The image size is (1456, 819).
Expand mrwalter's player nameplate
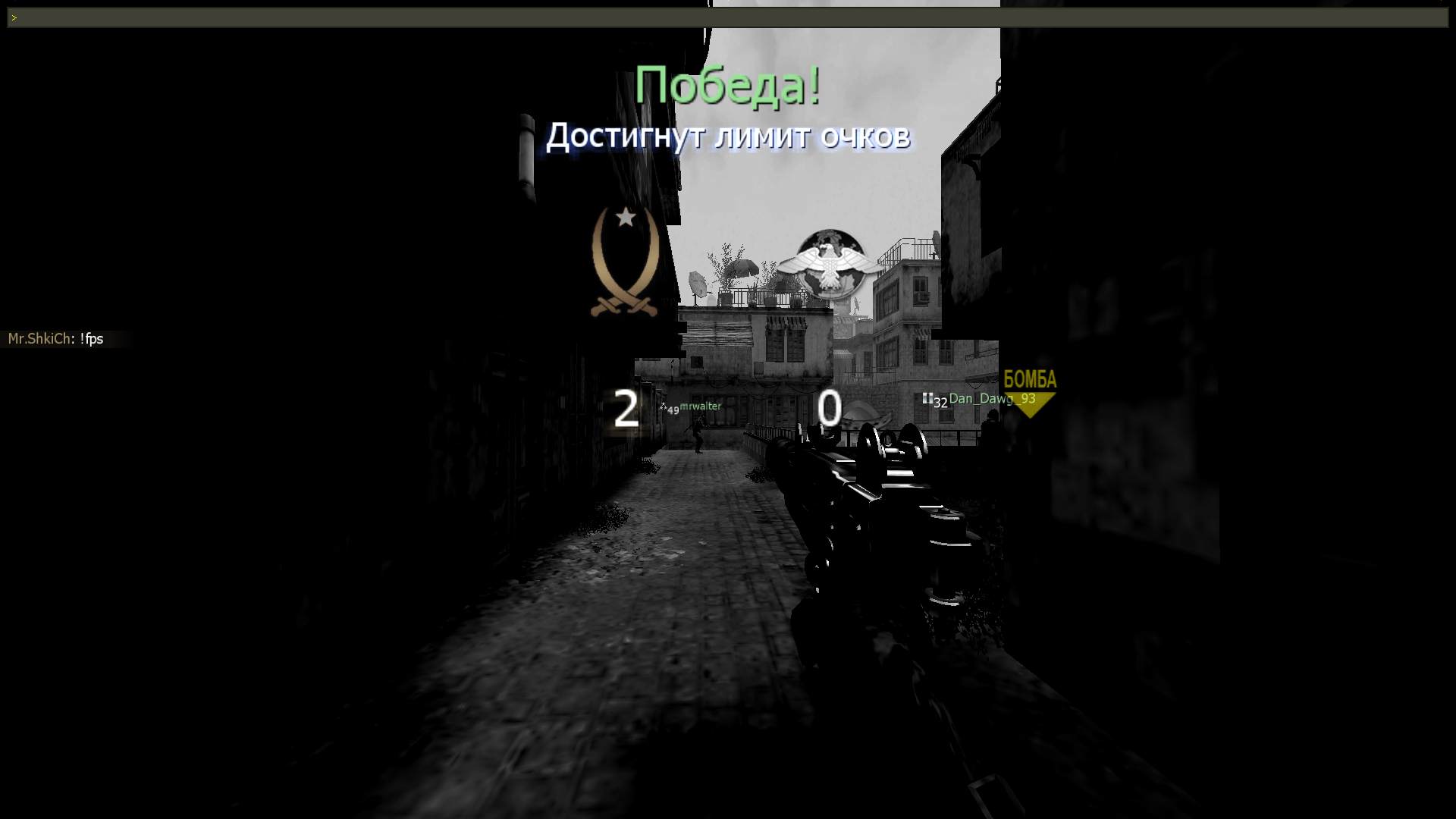[x=700, y=406]
